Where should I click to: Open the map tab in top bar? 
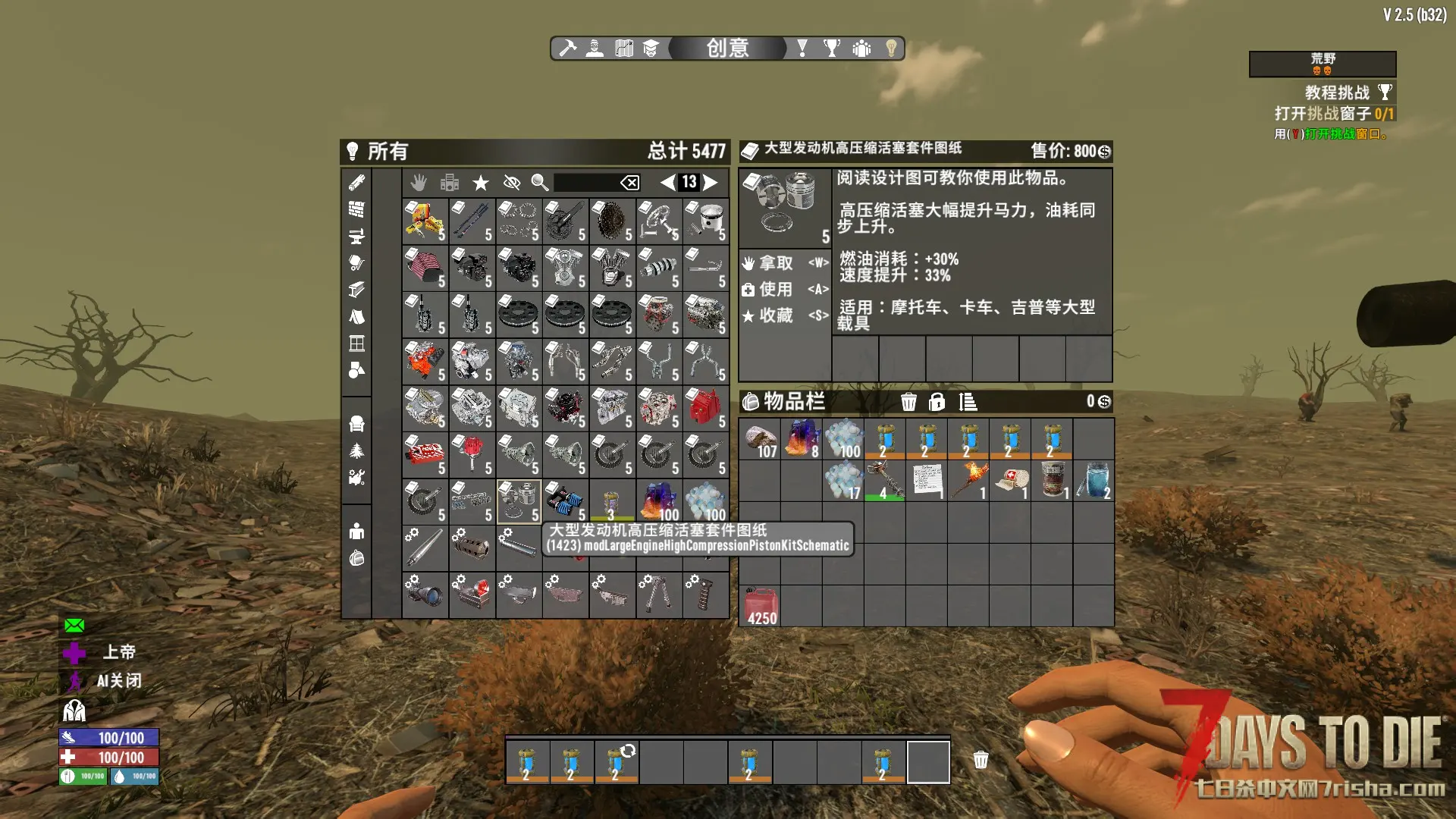(x=624, y=49)
